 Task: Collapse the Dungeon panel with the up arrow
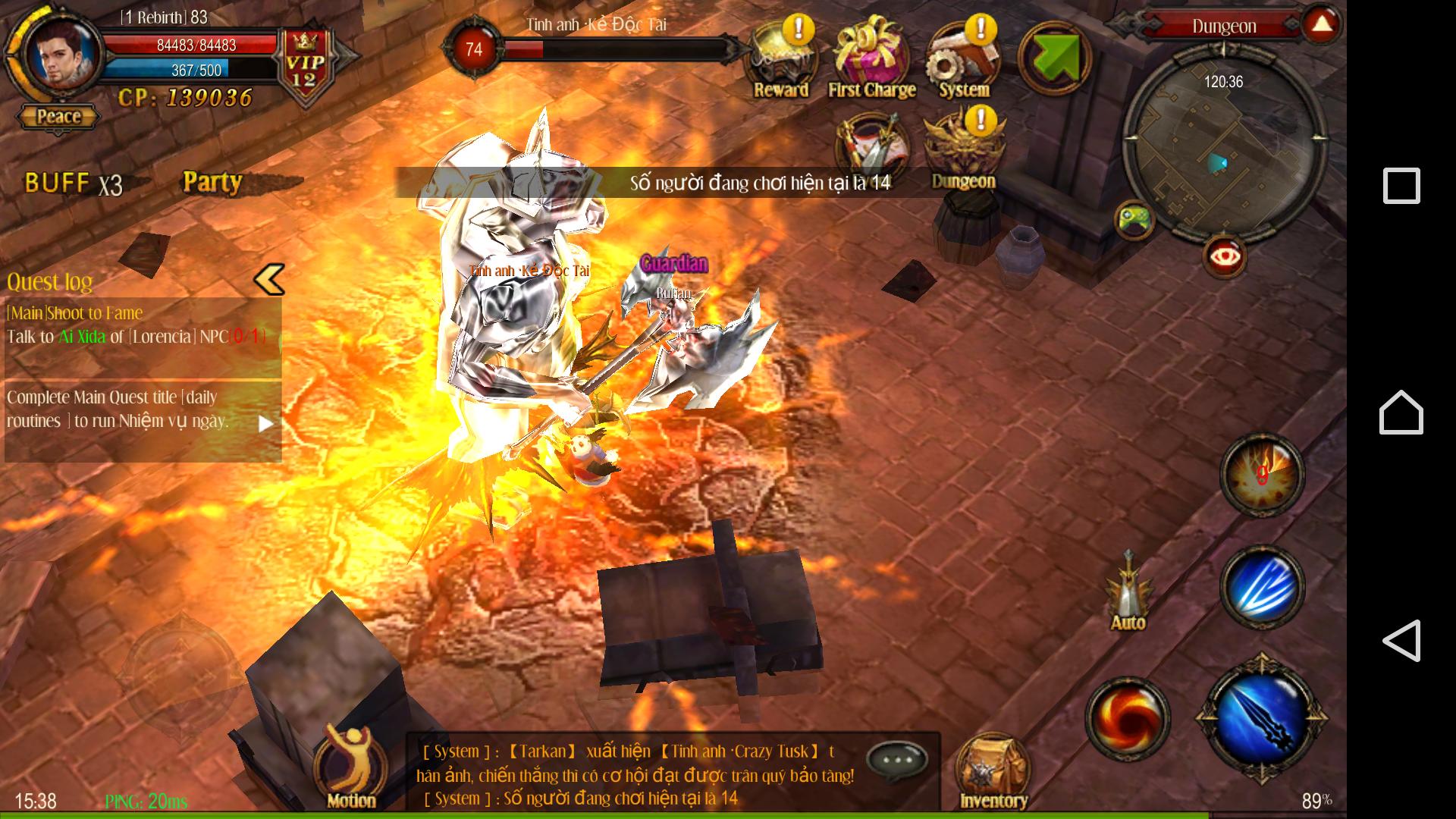1322,24
